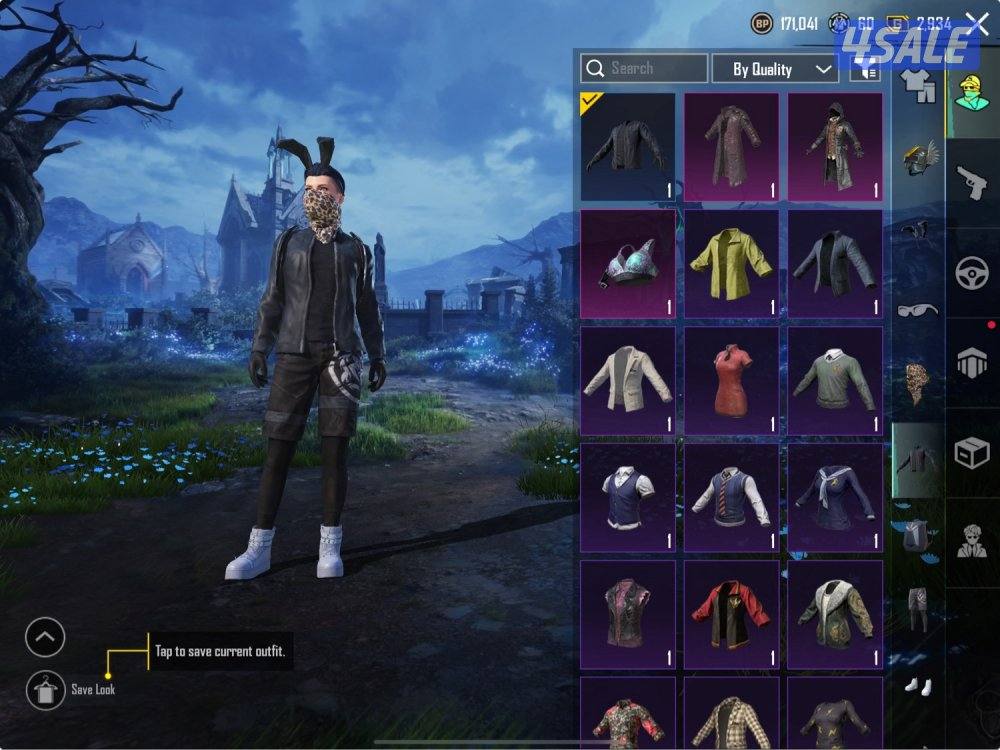
Task: Open the steering wheel vehicles tab
Action: [972, 273]
